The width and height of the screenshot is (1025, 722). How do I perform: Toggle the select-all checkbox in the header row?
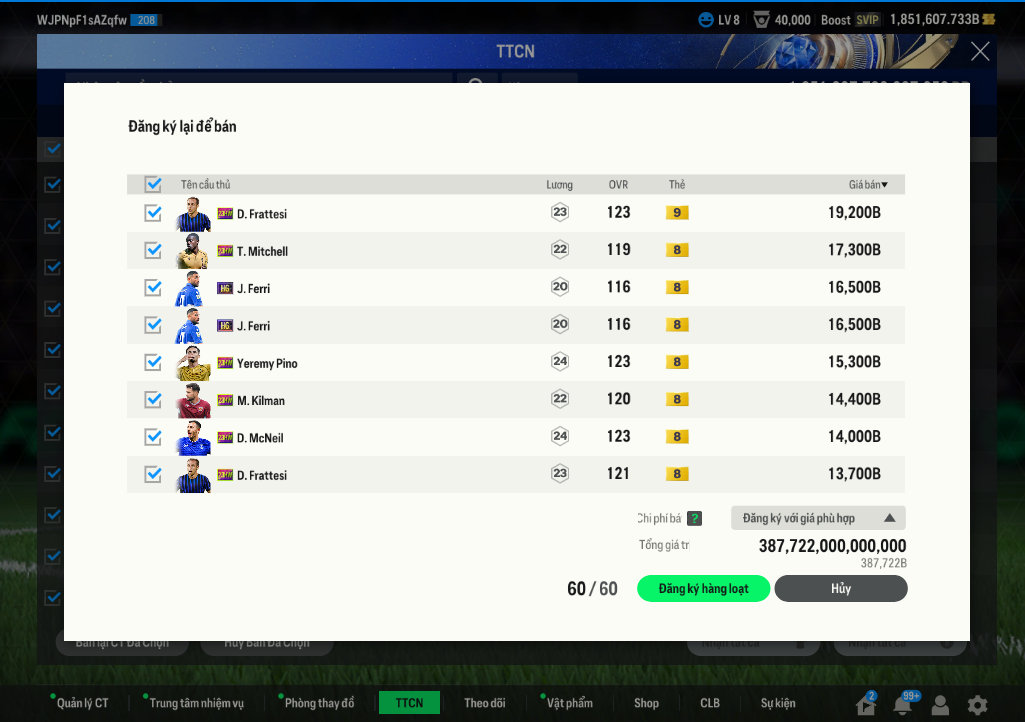[x=153, y=184]
